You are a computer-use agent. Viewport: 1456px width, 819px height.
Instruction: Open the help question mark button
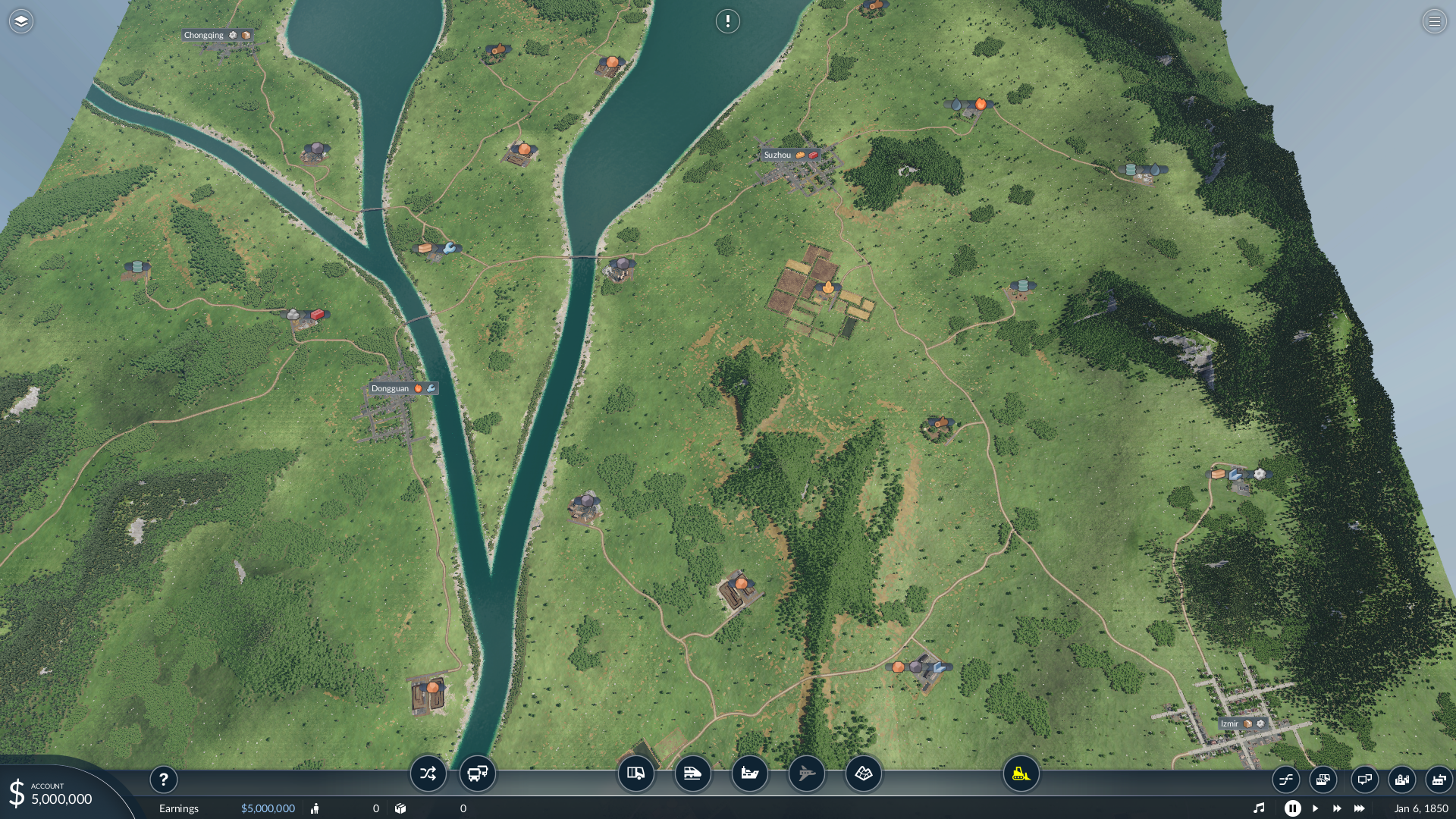tap(163, 779)
